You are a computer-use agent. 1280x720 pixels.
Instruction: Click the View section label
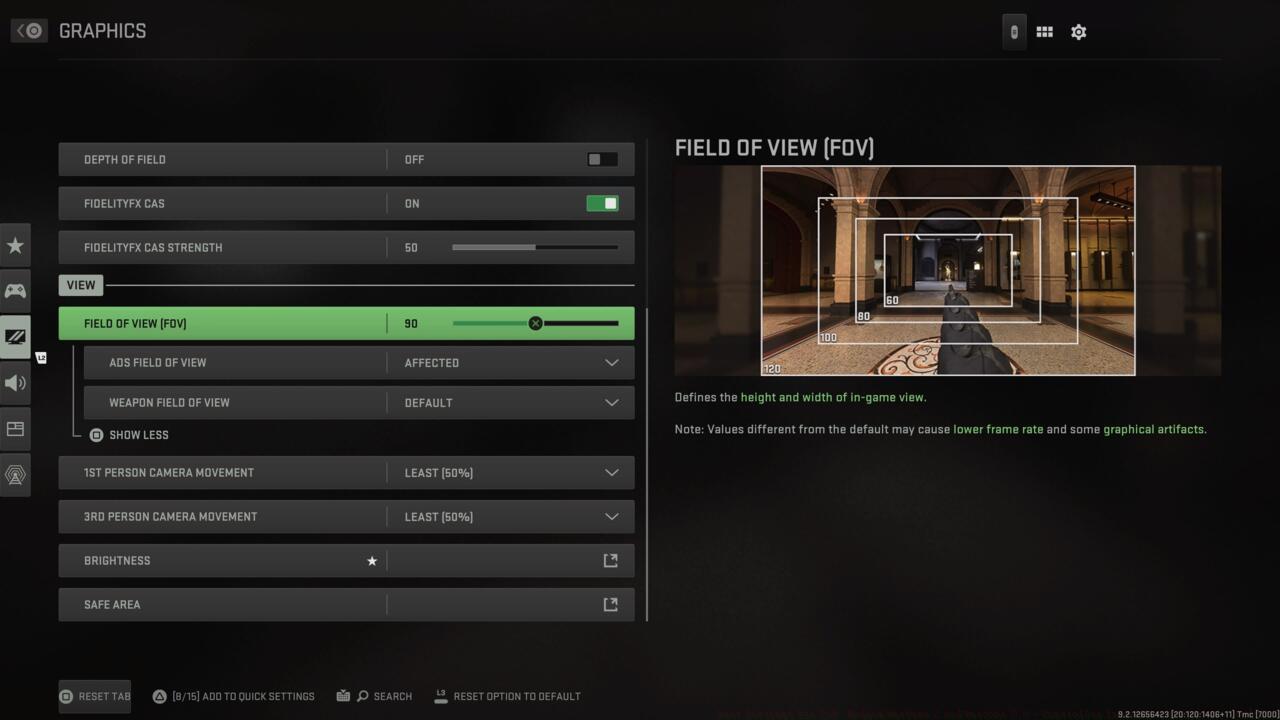80,284
